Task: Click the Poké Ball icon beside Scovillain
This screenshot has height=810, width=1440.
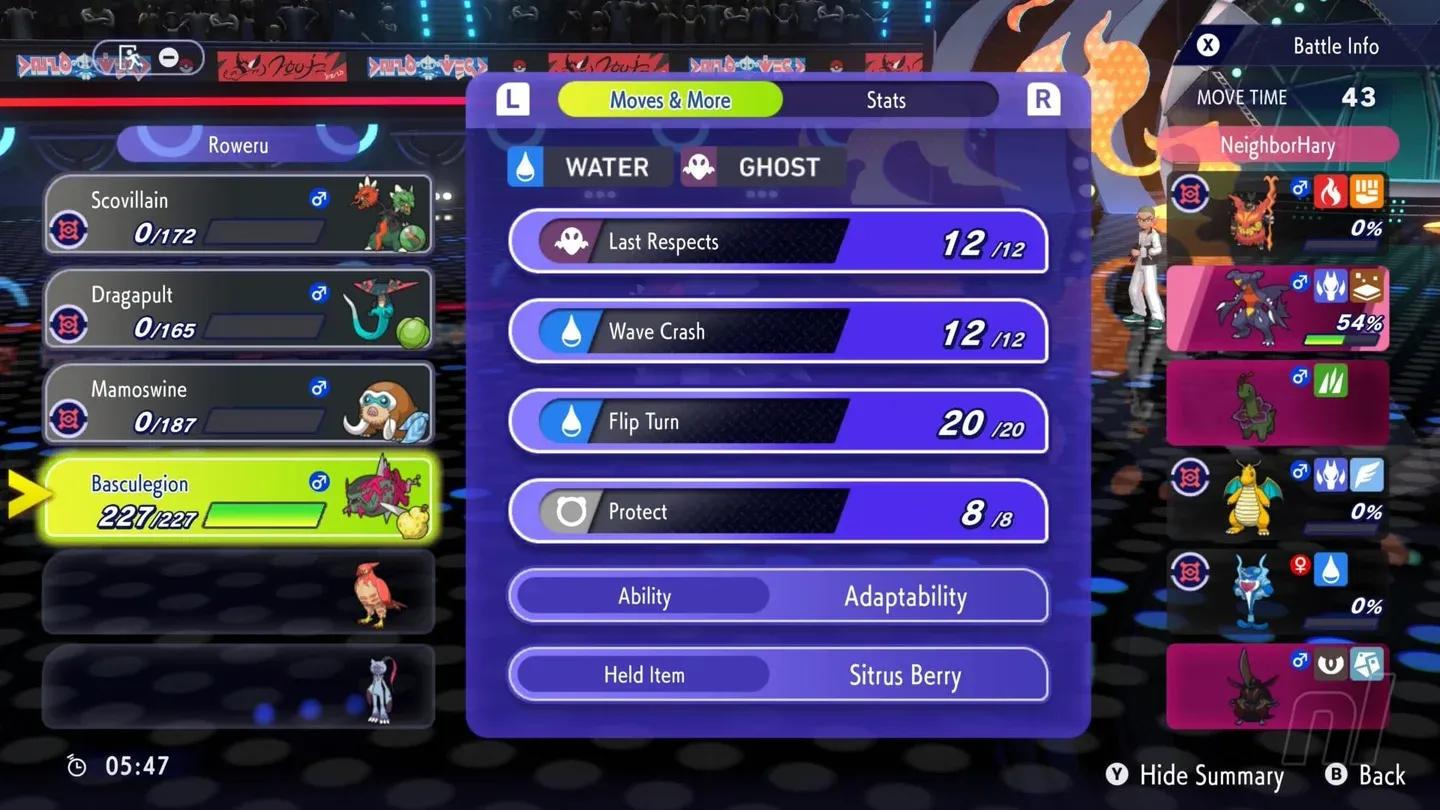Action: click(x=69, y=226)
